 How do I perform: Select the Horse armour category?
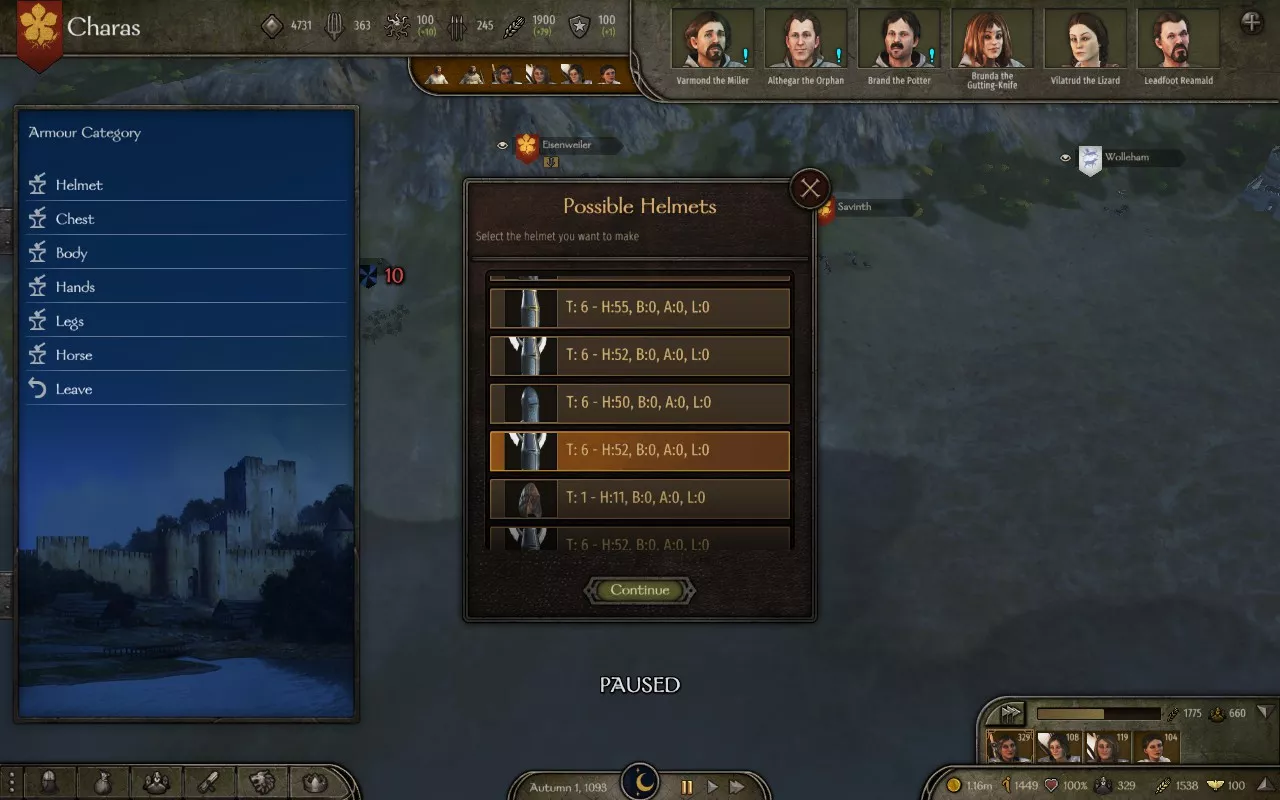pos(74,355)
